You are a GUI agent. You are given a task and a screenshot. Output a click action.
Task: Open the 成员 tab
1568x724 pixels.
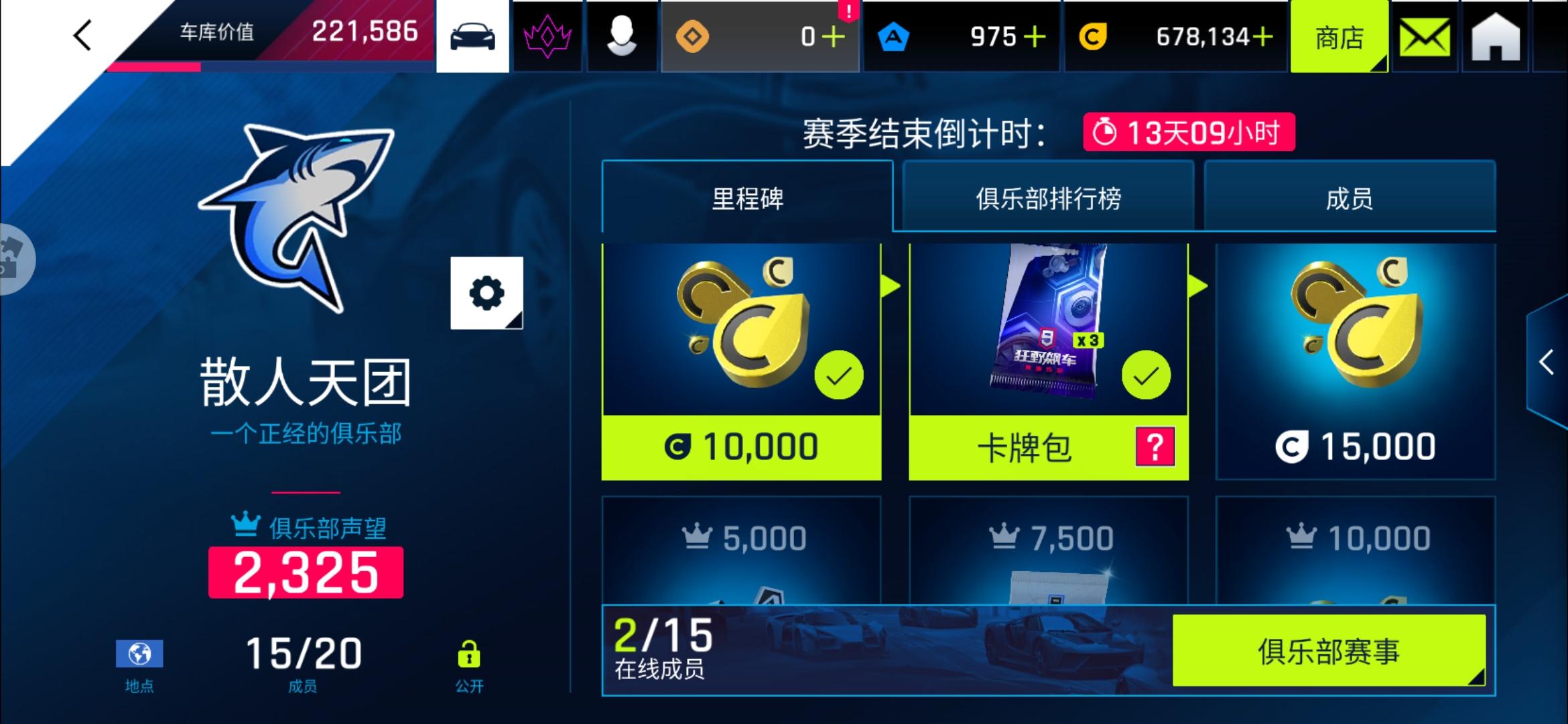(x=1349, y=196)
